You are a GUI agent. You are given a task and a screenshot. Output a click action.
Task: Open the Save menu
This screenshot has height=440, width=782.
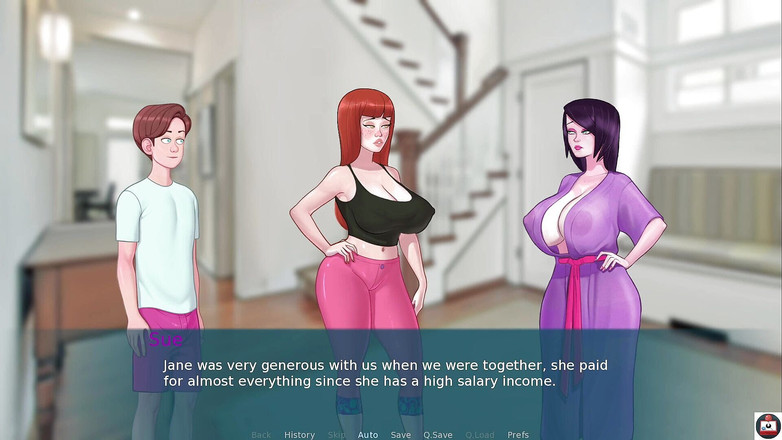click(400, 435)
